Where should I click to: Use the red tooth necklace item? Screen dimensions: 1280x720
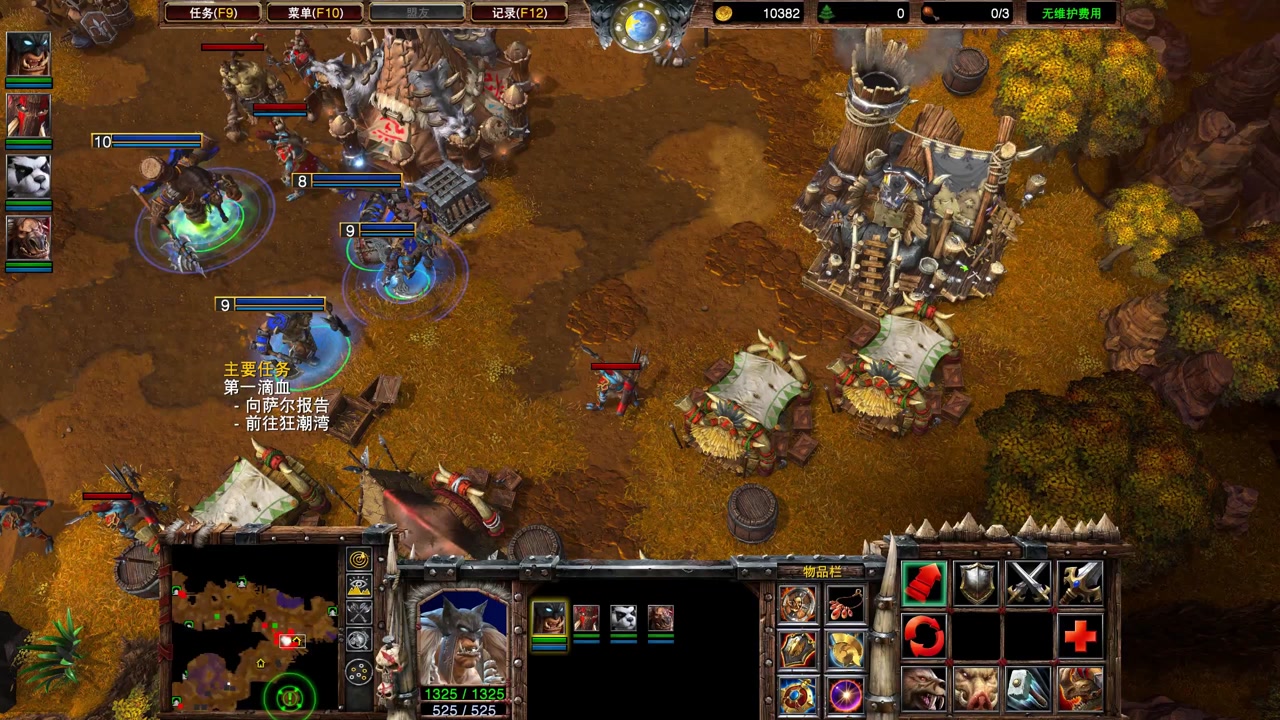click(846, 604)
